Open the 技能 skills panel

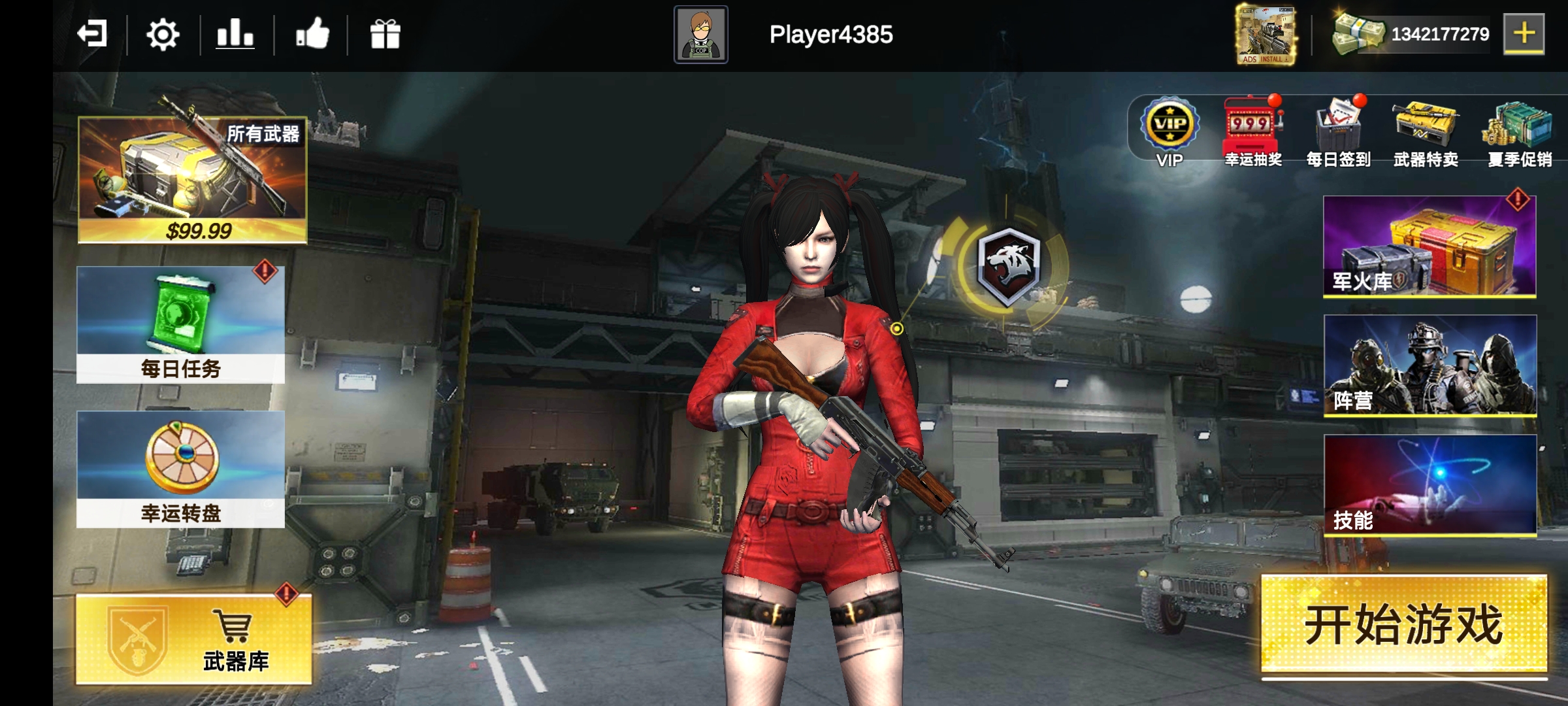pyautogui.click(x=1430, y=486)
